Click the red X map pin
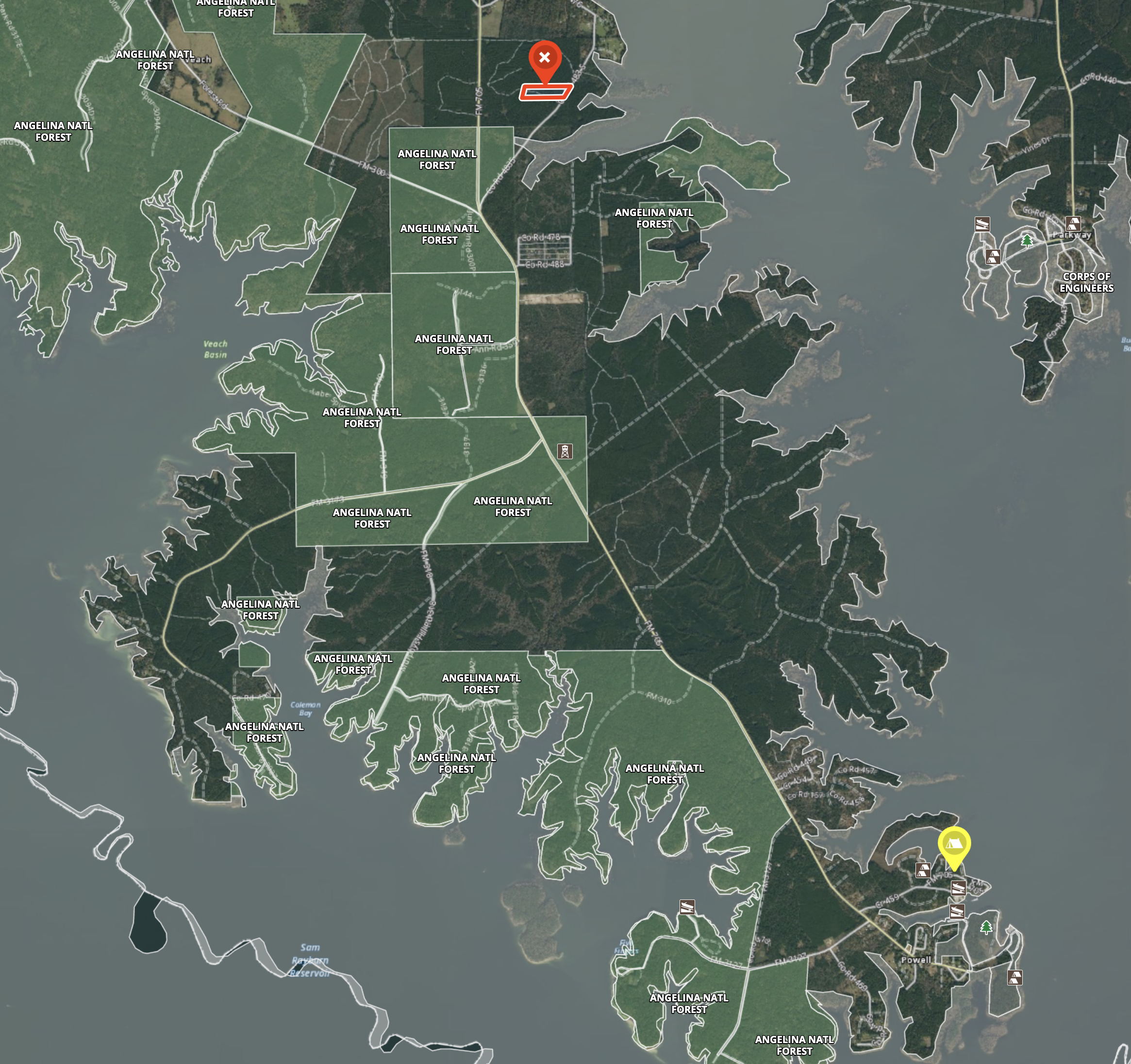The height and width of the screenshot is (1064, 1131). (x=545, y=58)
